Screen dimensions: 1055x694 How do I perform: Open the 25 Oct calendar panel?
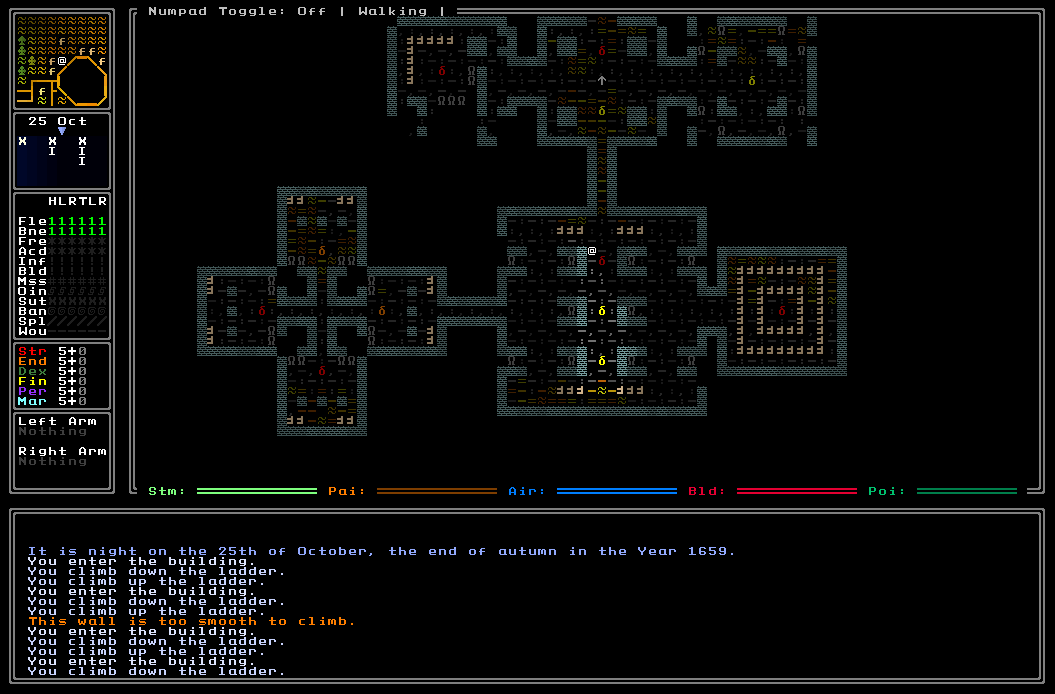(61, 151)
